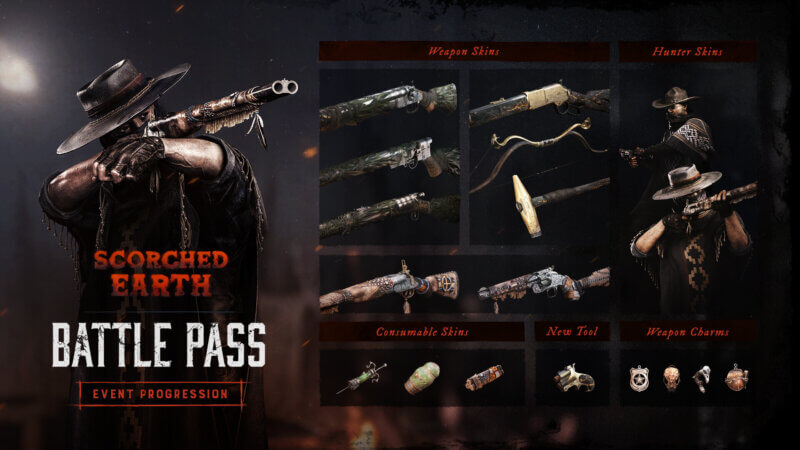The height and width of the screenshot is (450, 800).
Task: Inspect the new derringer pistol tool
Action: coord(572,377)
